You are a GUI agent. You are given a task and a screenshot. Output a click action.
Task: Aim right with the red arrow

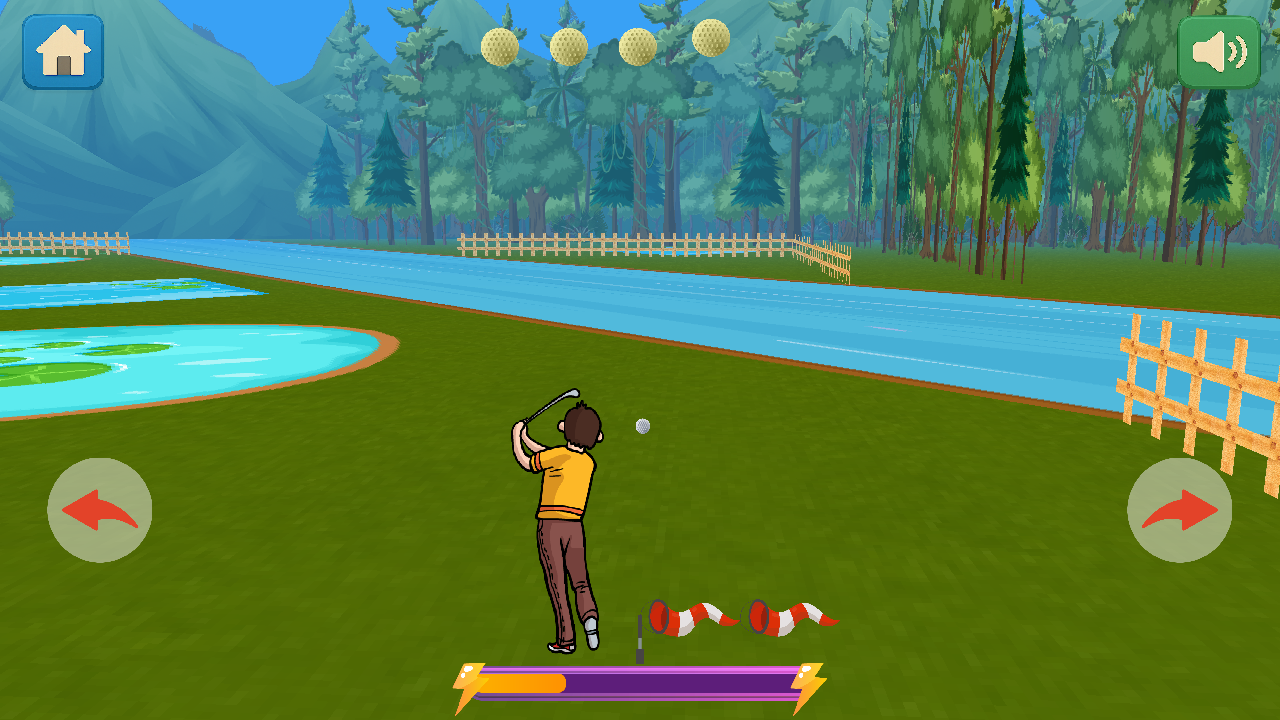coord(1179,510)
